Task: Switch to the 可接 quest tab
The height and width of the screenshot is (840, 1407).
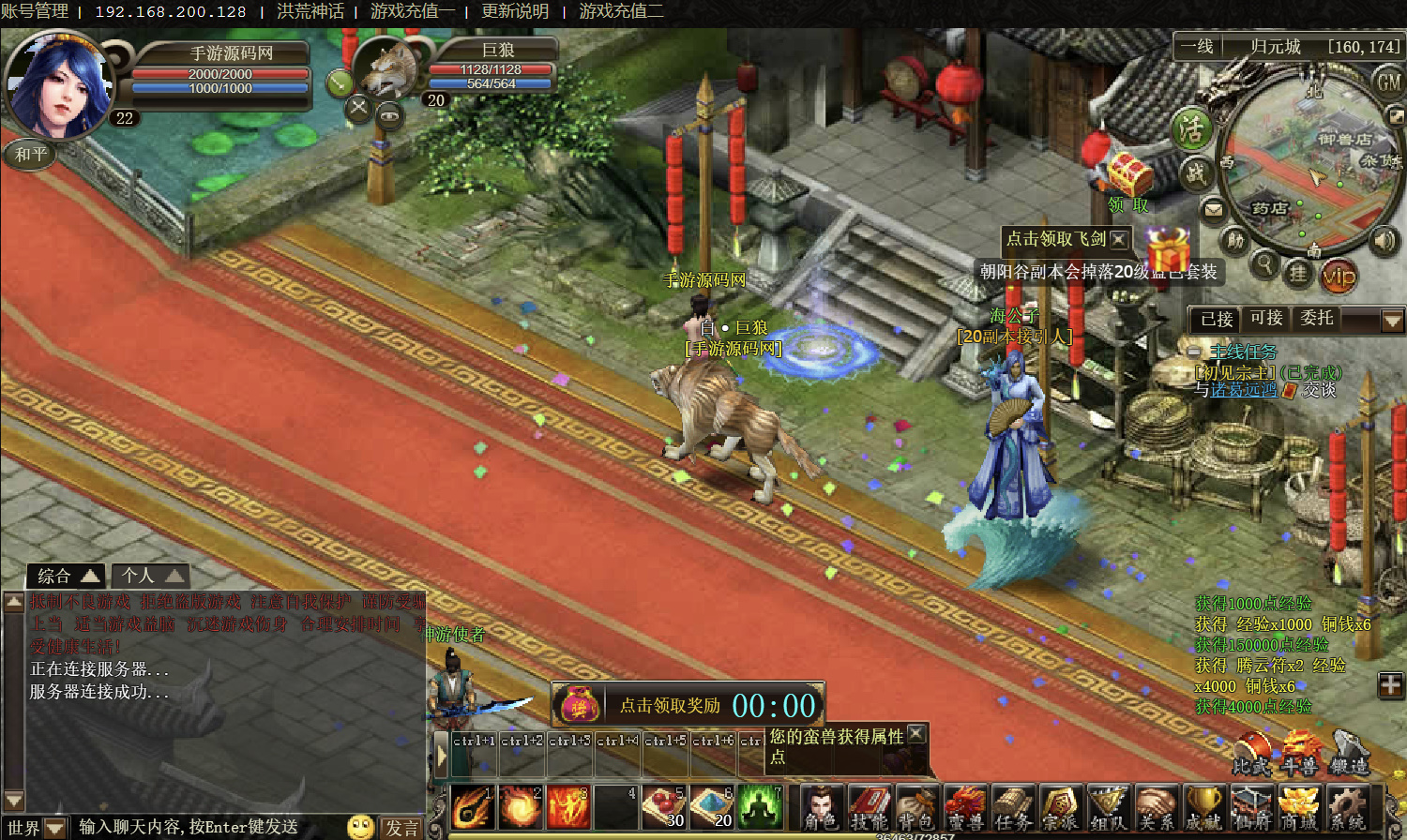Action: (1266, 319)
